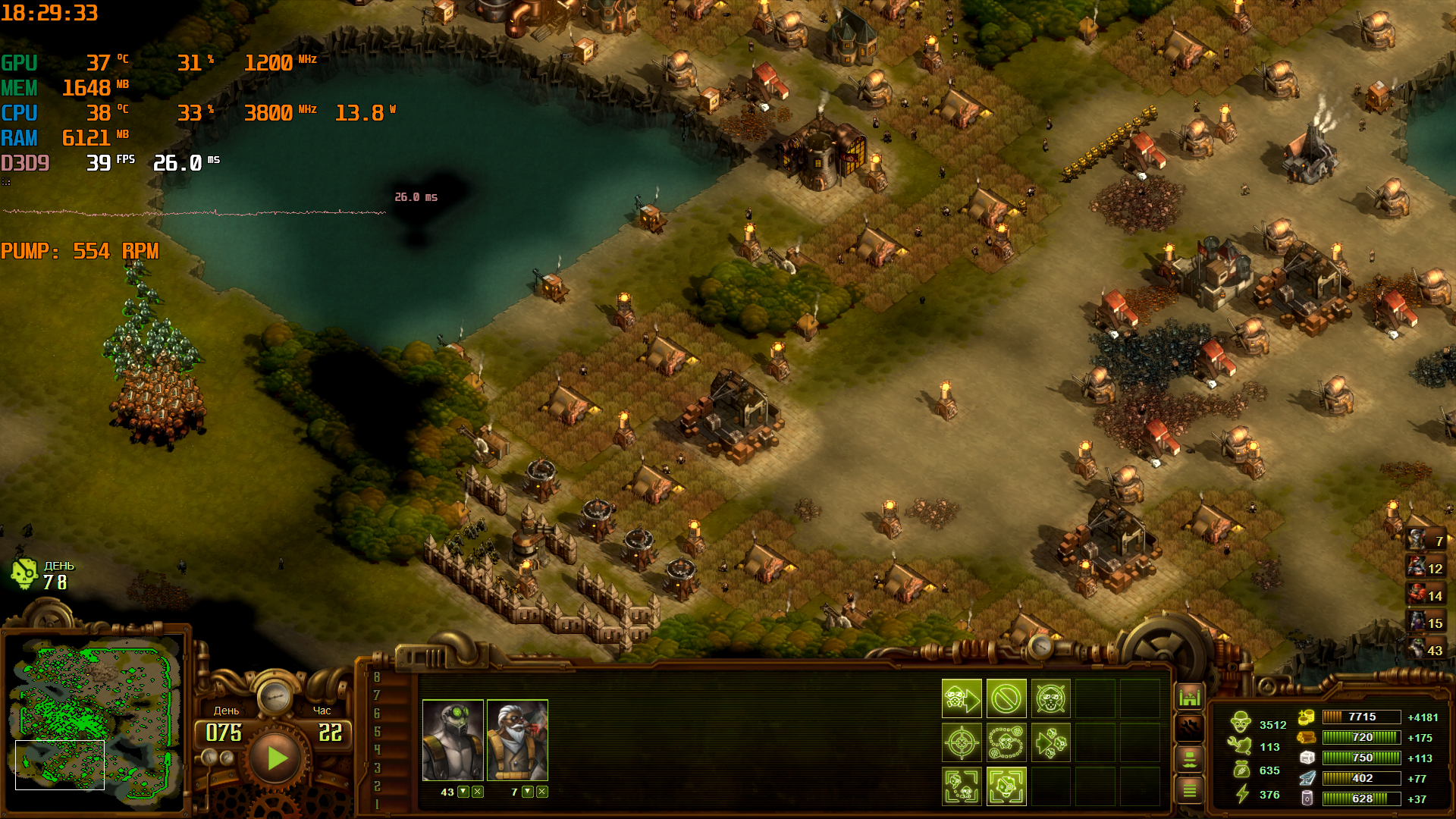
Task: Open the down-arrow beside the 7 unit count
Action: (x=528, y=792)
